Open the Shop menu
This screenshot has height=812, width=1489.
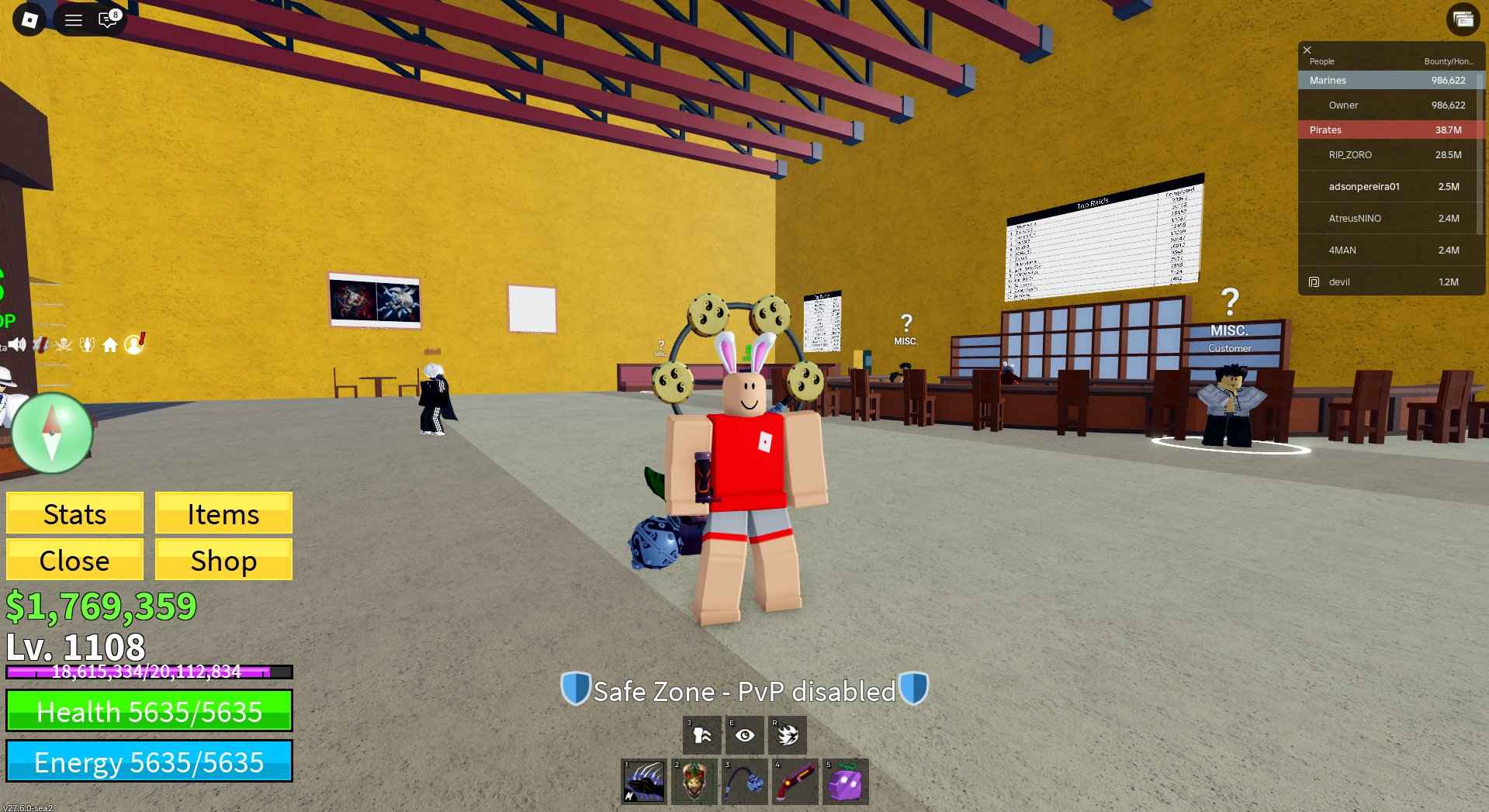(223, 560)
